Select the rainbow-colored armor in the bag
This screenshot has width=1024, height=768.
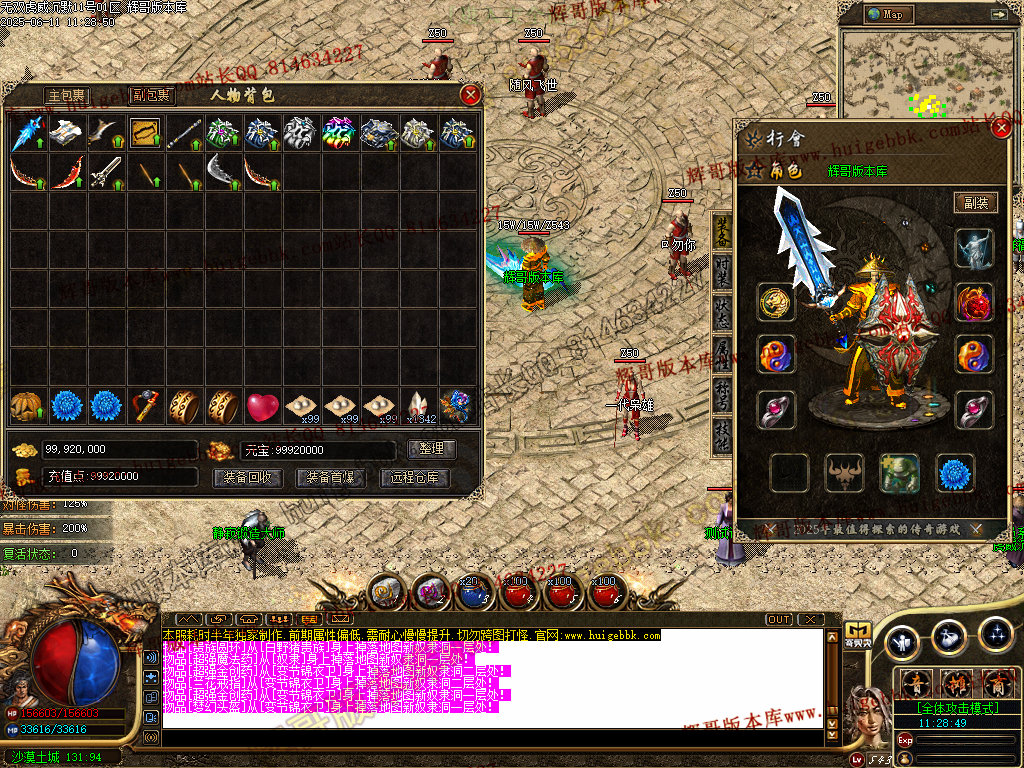[340, 132]
